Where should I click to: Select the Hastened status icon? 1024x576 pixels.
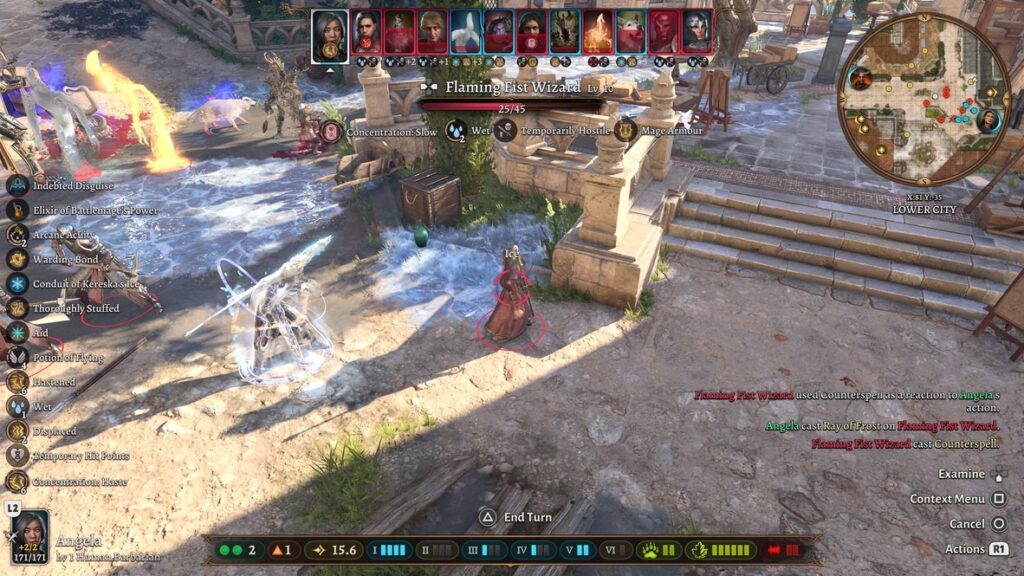pyautogui.click(x=17, y=382)
